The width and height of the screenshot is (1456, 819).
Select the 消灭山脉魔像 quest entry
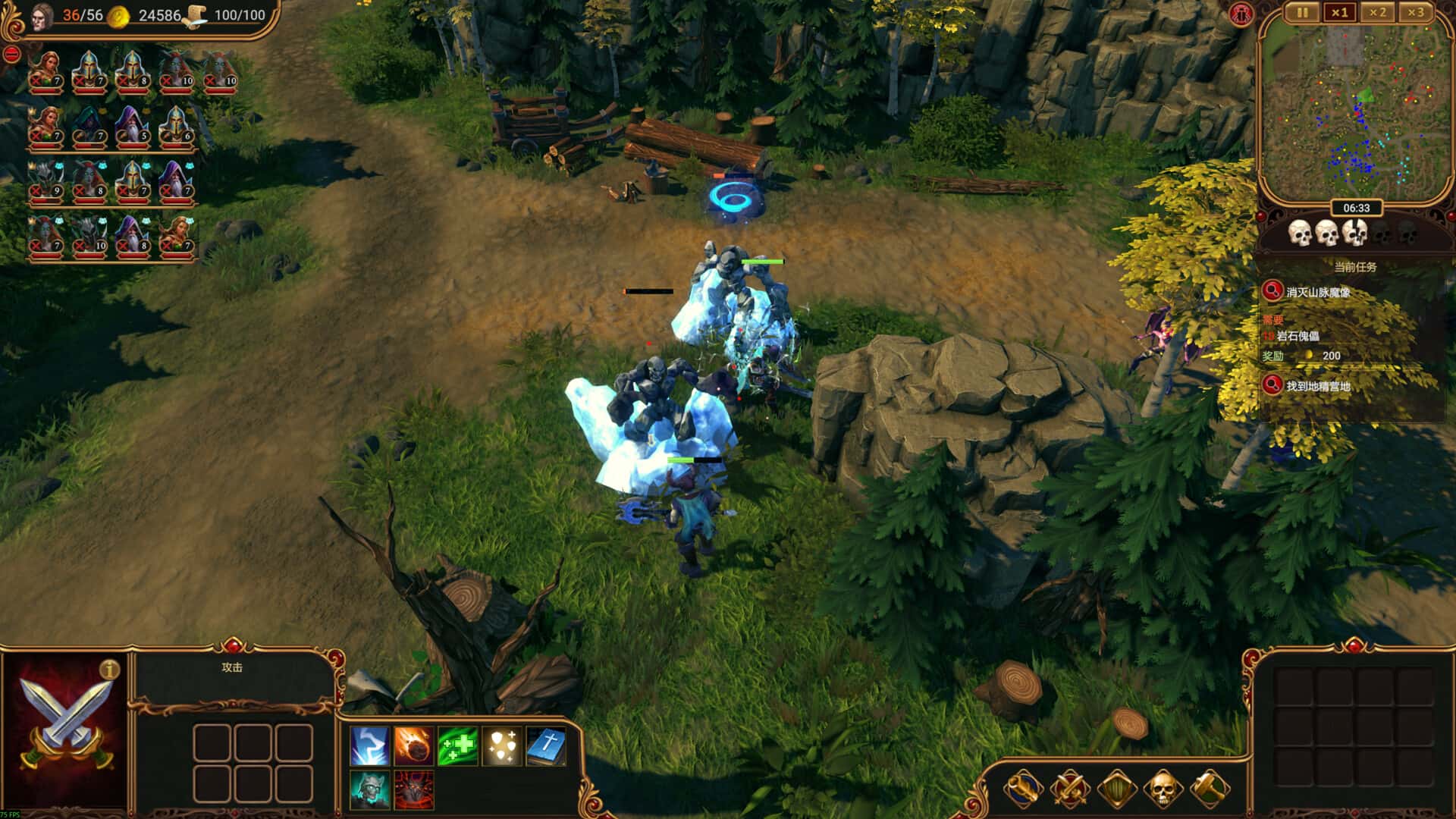point(1318,292)
